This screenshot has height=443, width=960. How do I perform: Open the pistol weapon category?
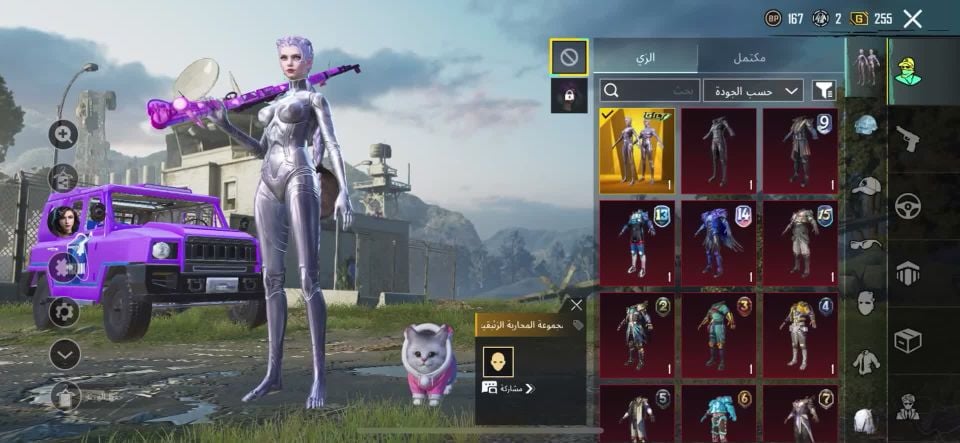(x=908, y=139)
